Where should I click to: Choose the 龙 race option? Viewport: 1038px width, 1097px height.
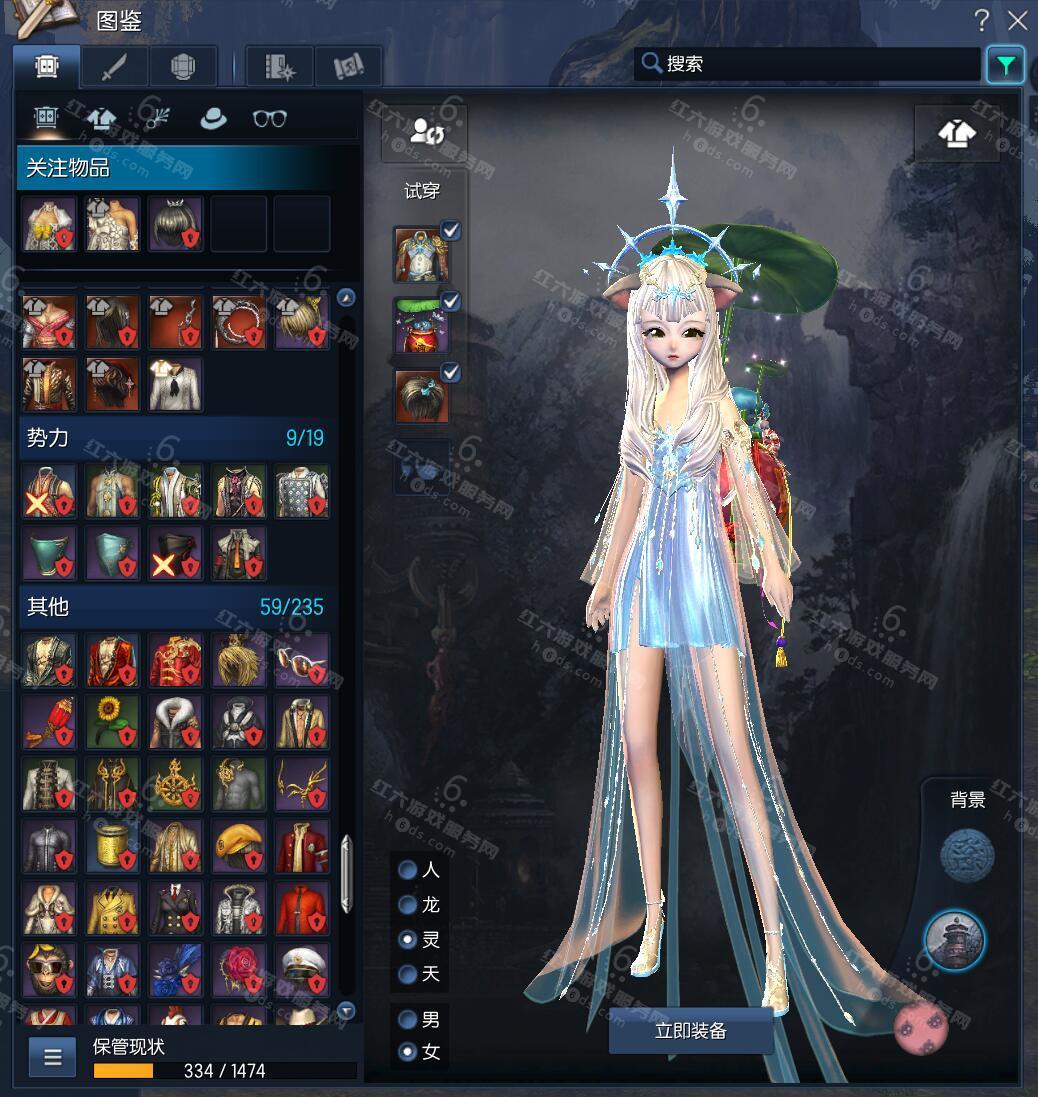[408, 905]
